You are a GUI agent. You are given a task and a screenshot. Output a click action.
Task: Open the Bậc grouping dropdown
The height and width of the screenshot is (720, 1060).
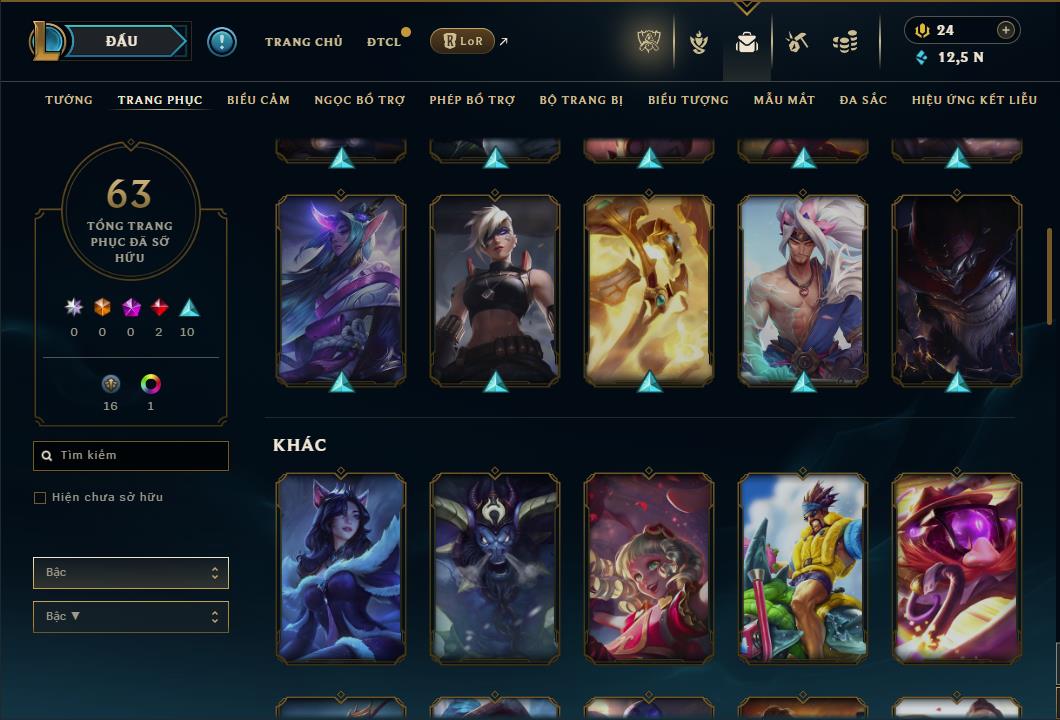pyautogui.click(x=131, y=573)
